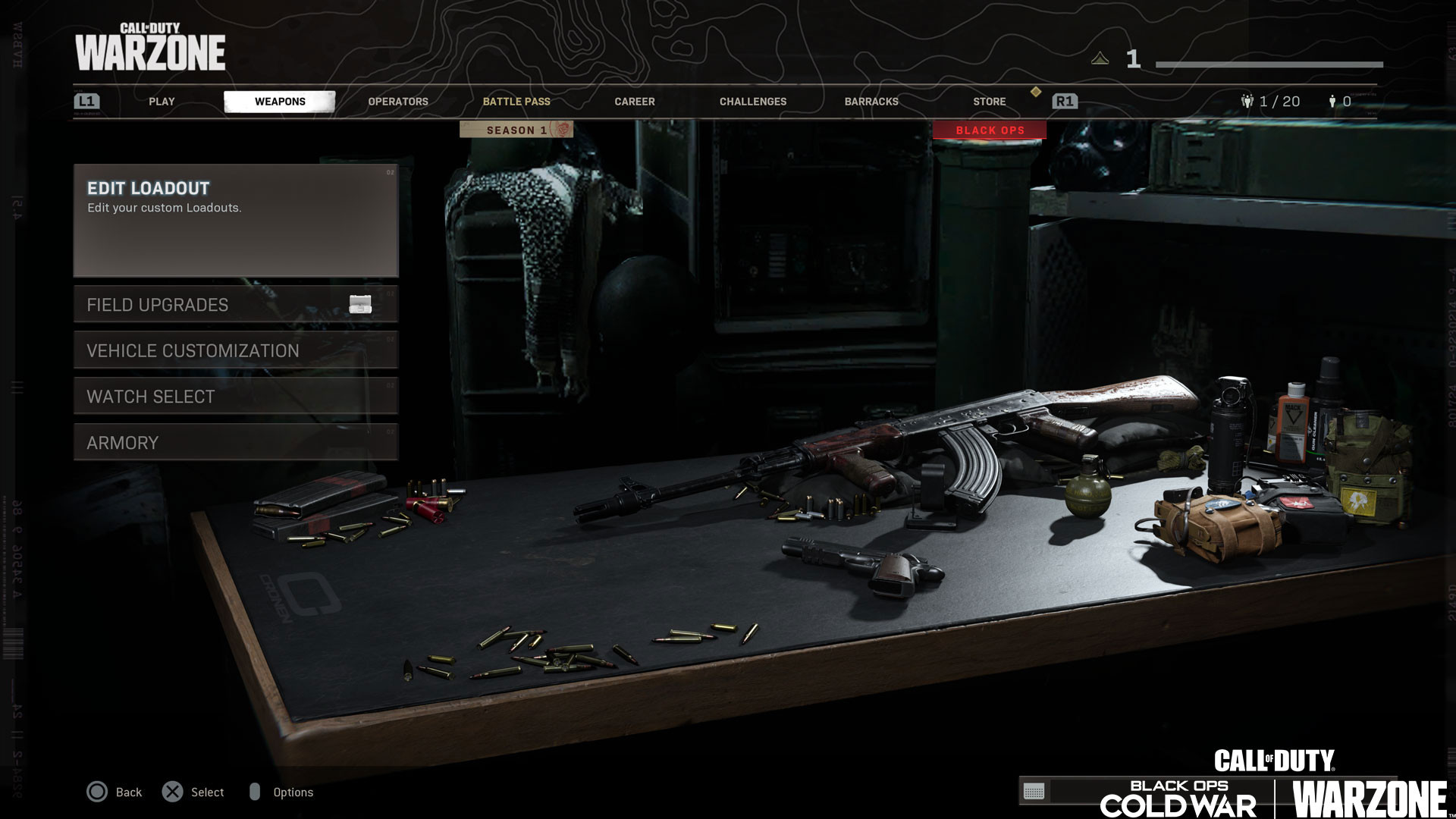The width and height of the screenshot is (1456, 819).
Task: Open Vehicle Customization
Action: pos(236,350)
